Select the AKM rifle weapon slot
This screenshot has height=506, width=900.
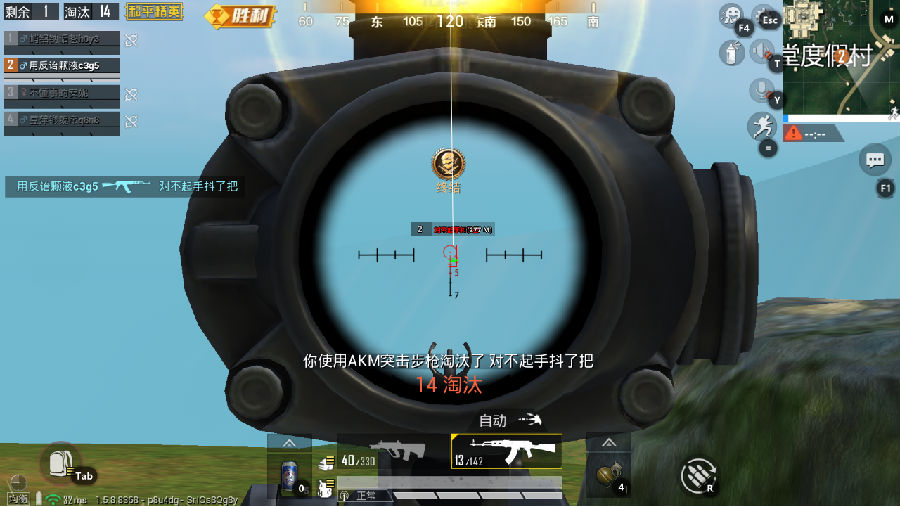[506, 451]
